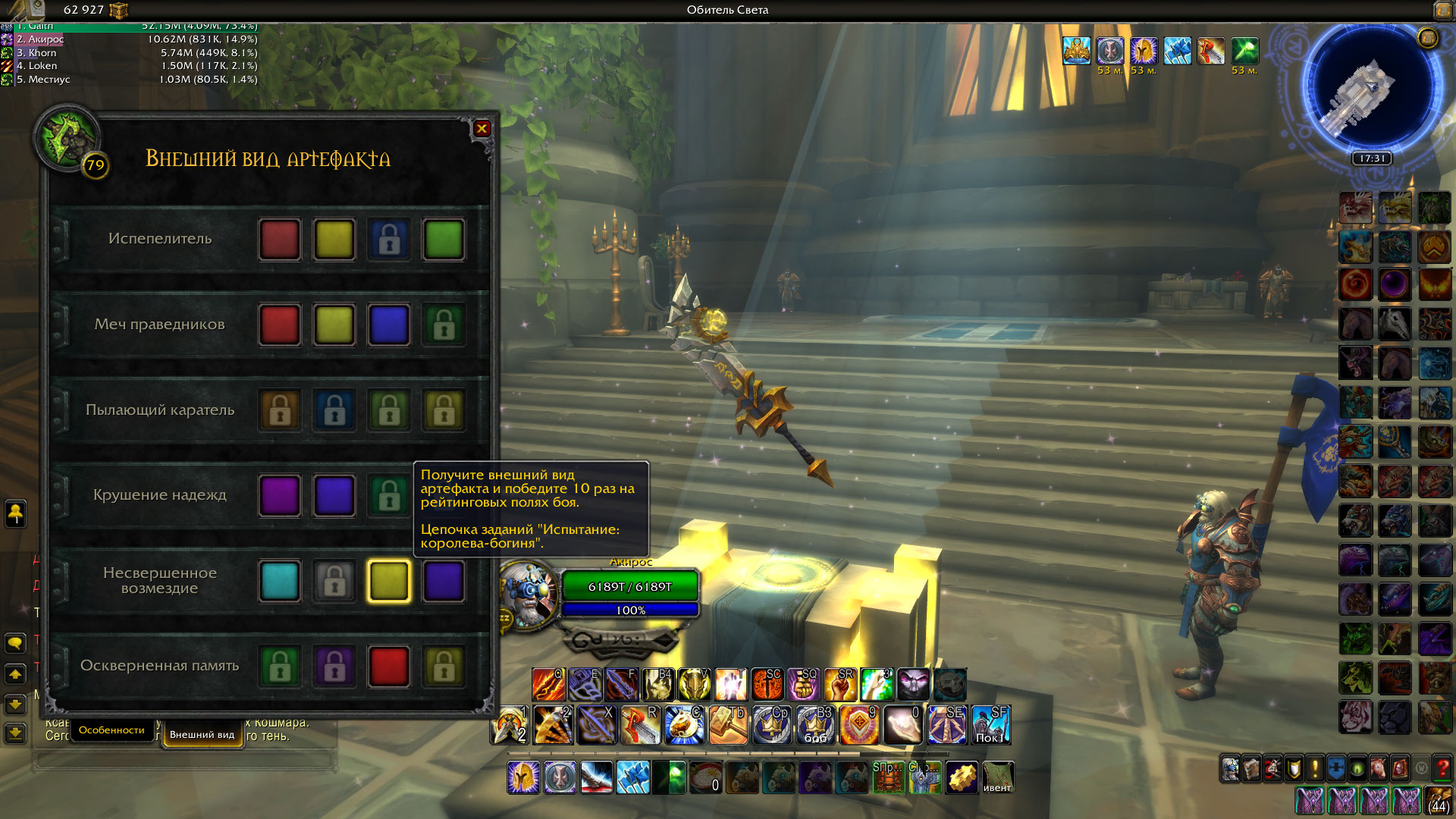
Task: Close the artifact appearance window
Action: [x=482, y=129]
